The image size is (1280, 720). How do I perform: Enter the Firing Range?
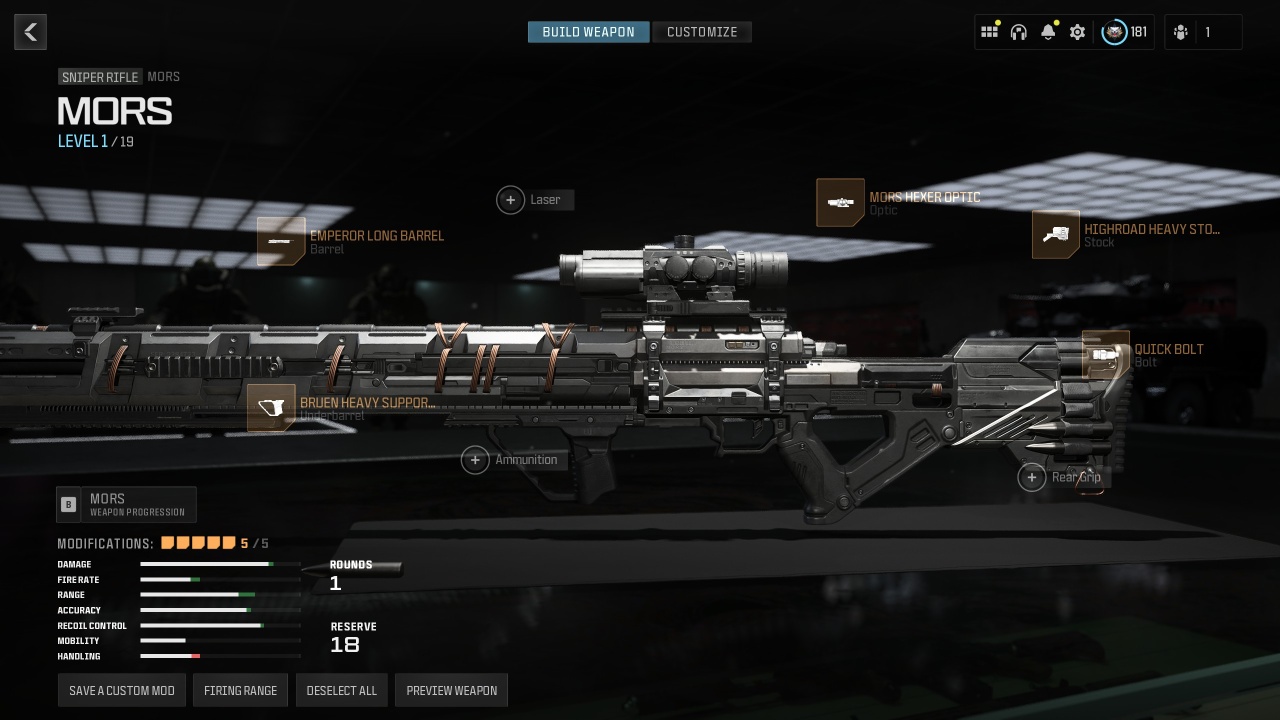coord(240,691)
